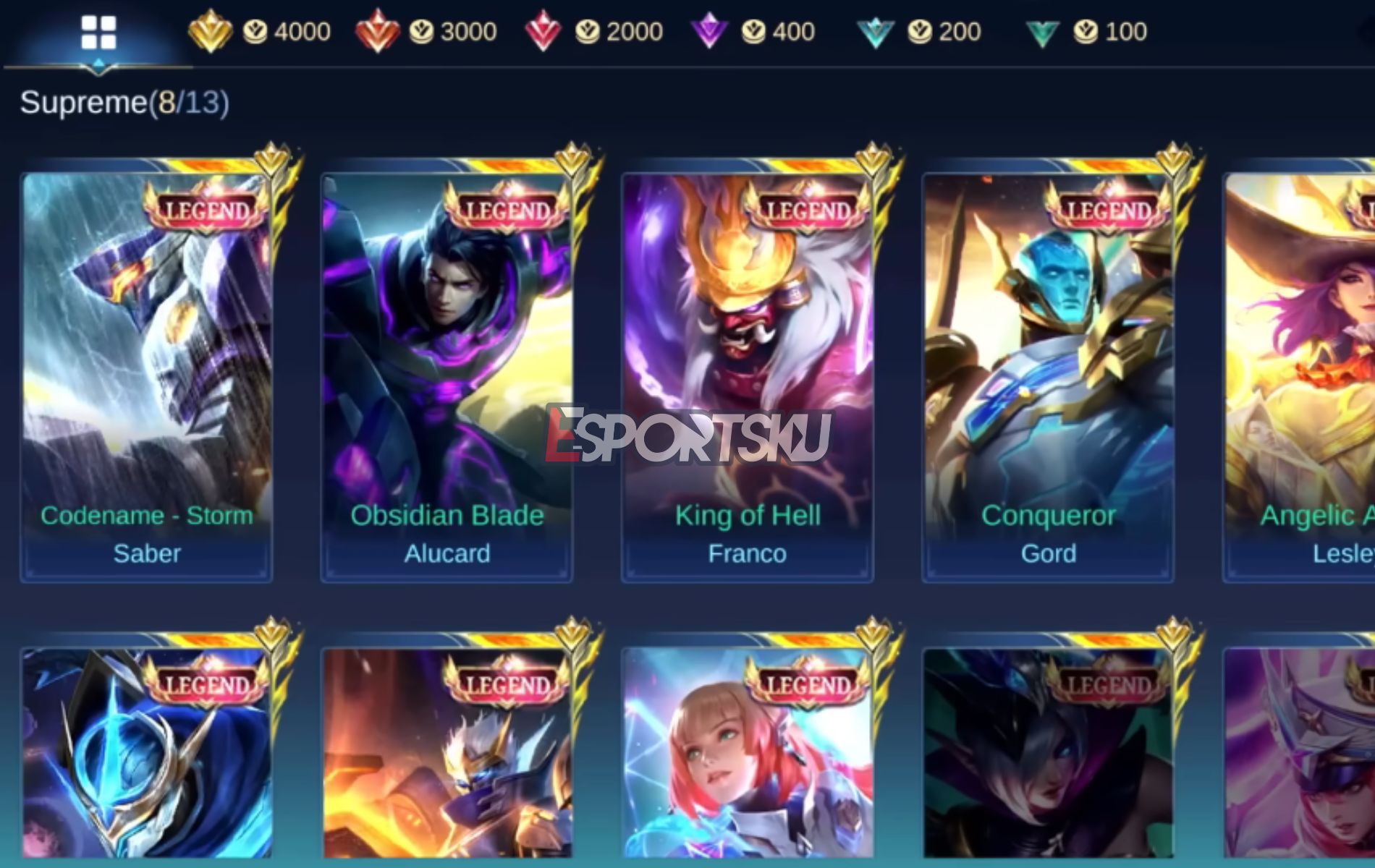Click the Conqueror skin name text
The width and height of the screenshot is (1375, 868).
coord(1049,515)
